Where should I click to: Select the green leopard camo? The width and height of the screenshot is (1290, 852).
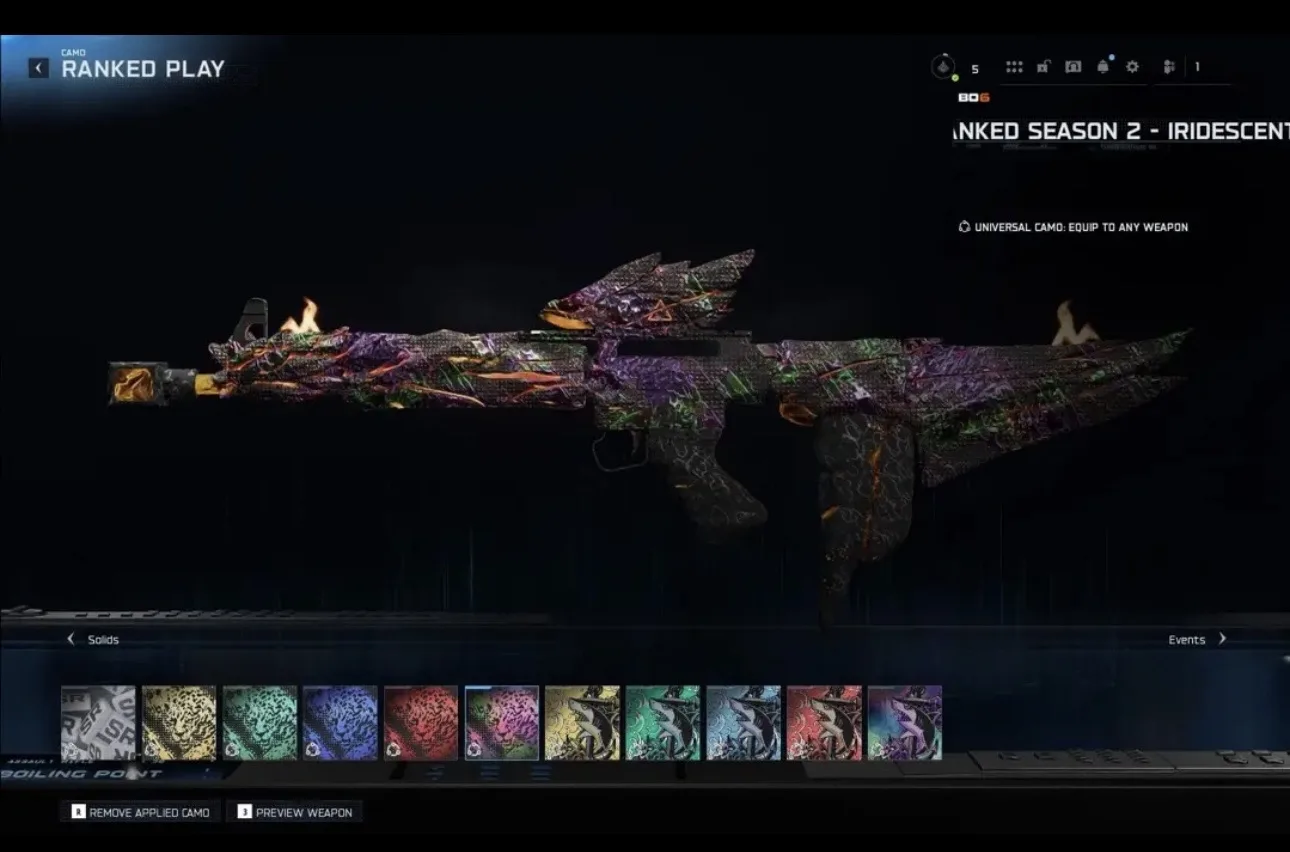[260, 722]
